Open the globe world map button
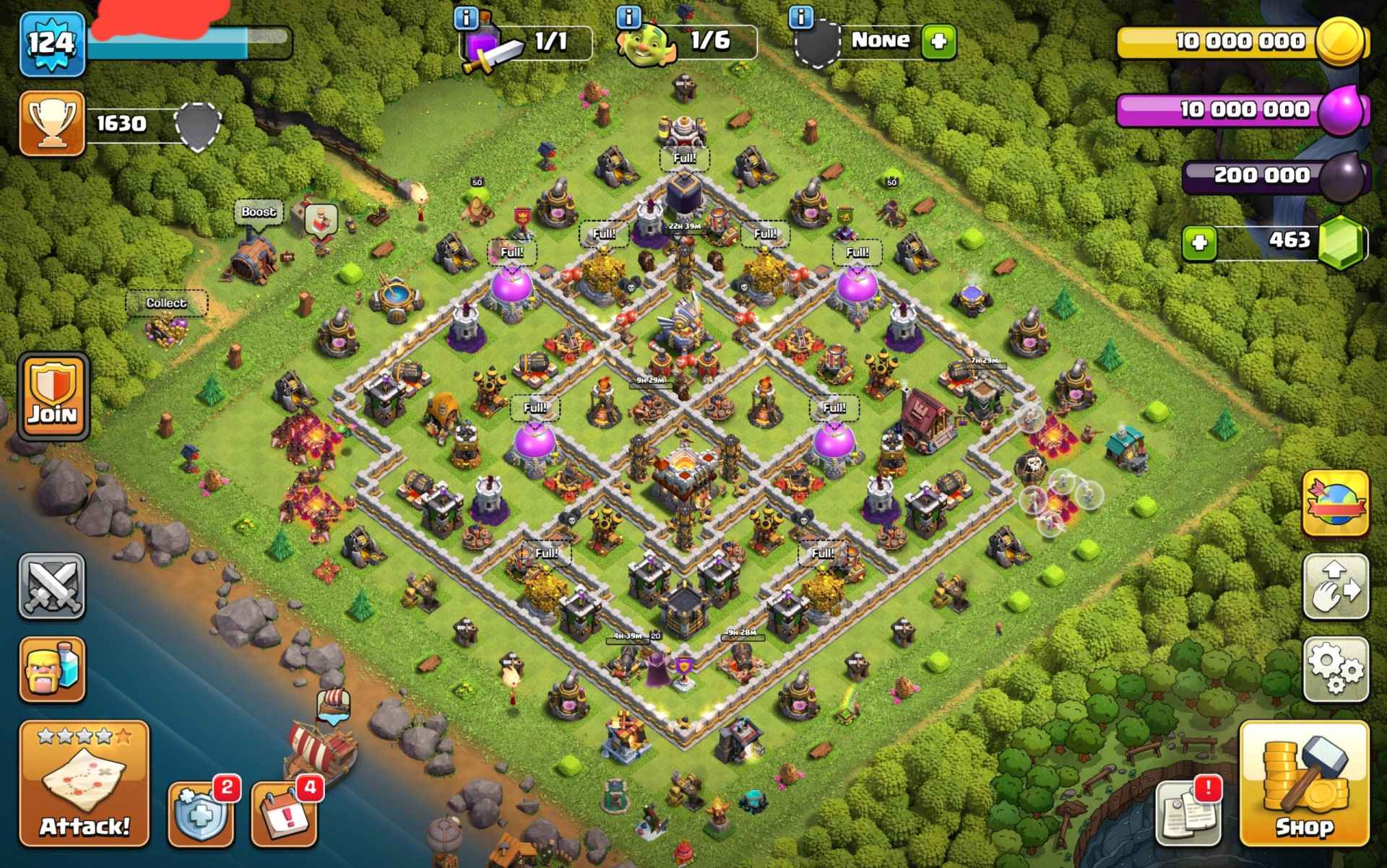 [x=1336, y=503]
